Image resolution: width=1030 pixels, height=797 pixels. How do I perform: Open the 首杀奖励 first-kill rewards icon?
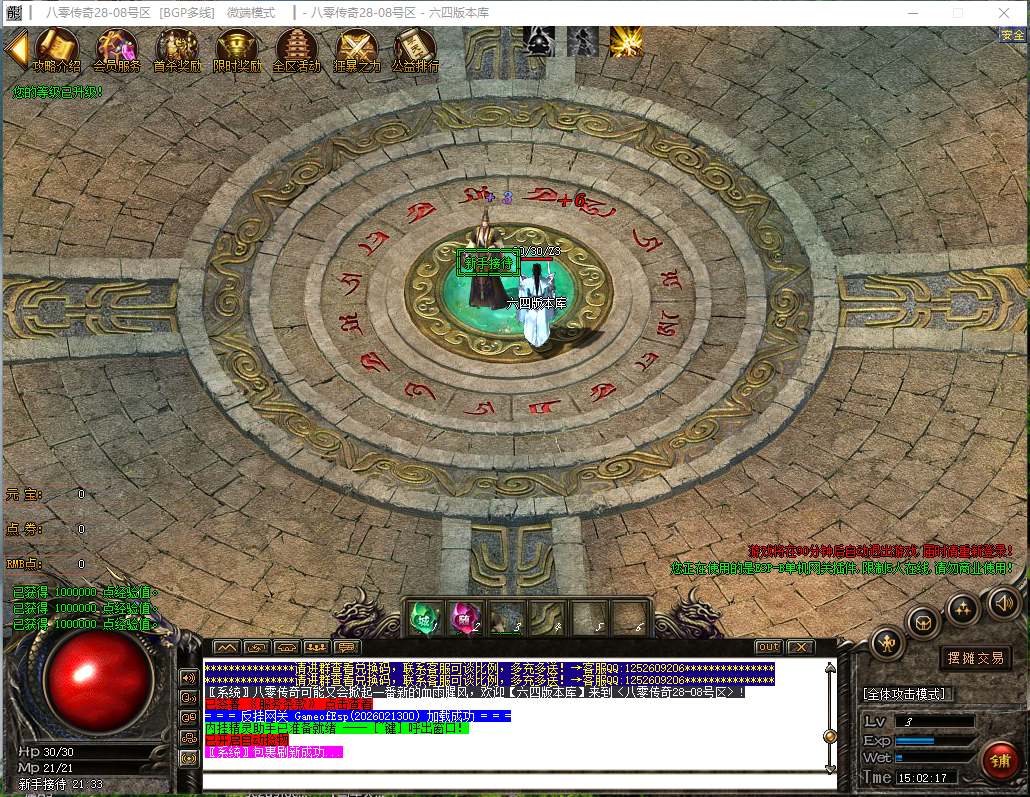click(x=177, y=49)
